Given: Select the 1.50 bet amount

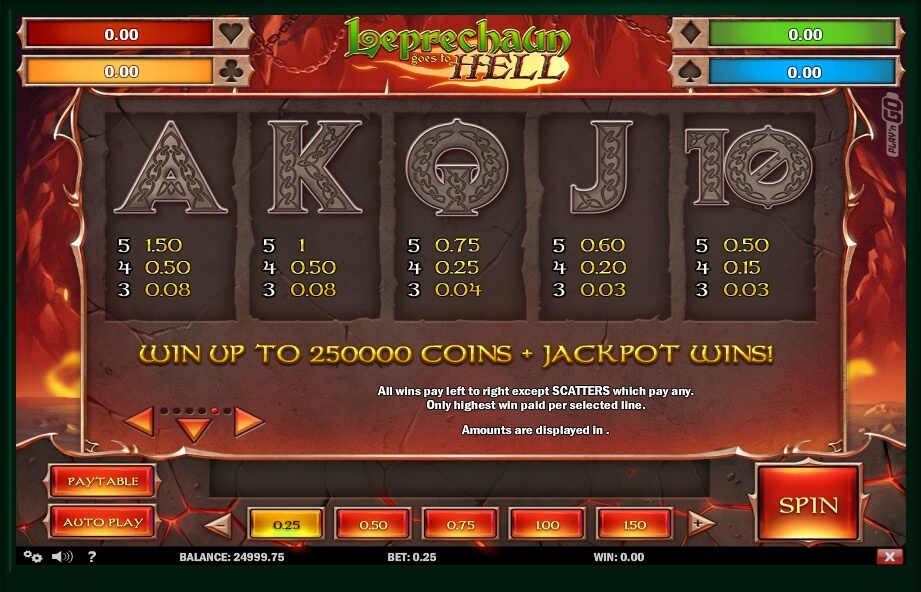Looking at the screenshot, I should click(x=634, y=524).
